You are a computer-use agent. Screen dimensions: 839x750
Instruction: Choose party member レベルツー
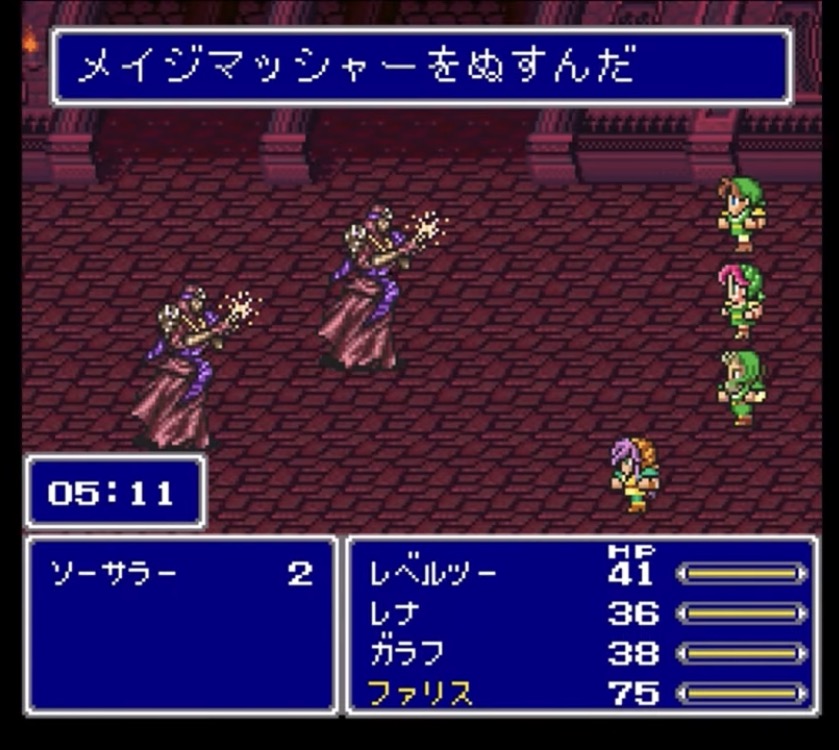[432, 574]
